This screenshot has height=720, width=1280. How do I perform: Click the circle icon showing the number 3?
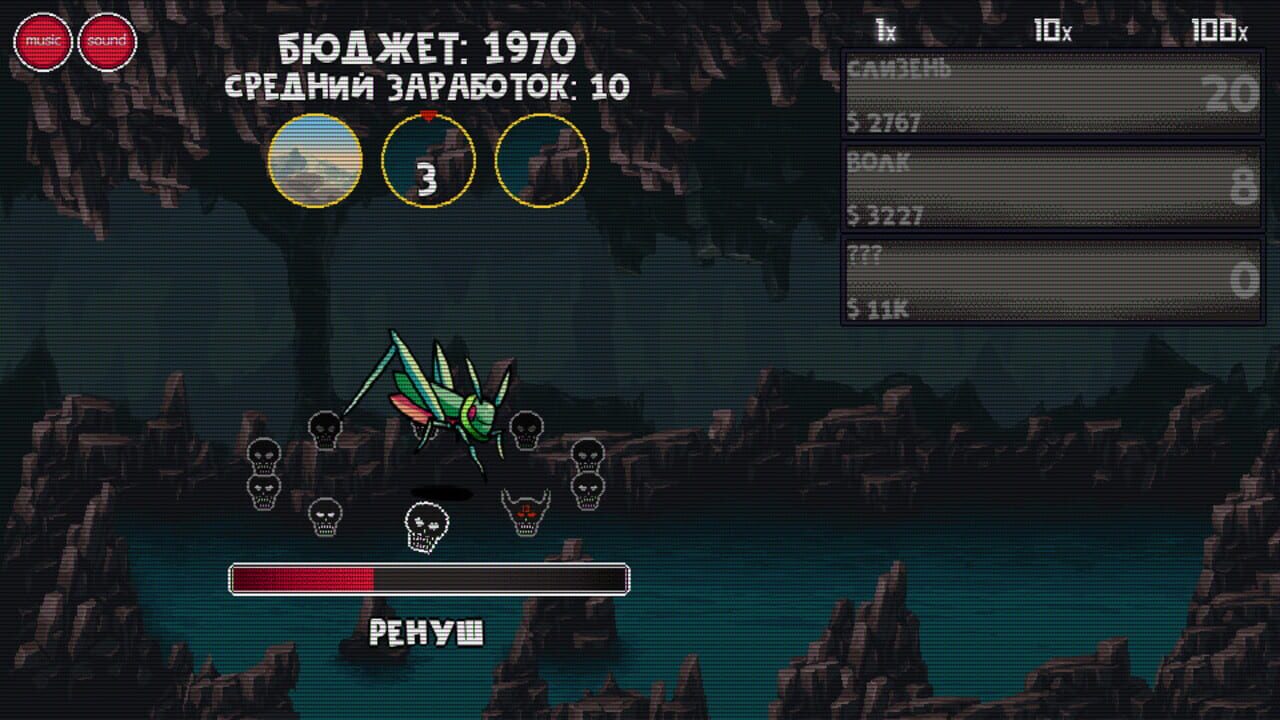(x=428, y=160)
